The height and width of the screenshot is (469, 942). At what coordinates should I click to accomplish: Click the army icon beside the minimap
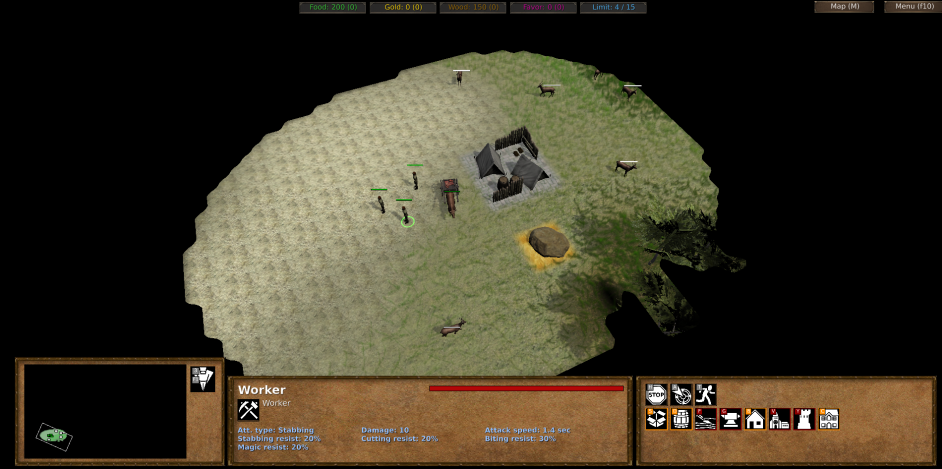(202, 378)
